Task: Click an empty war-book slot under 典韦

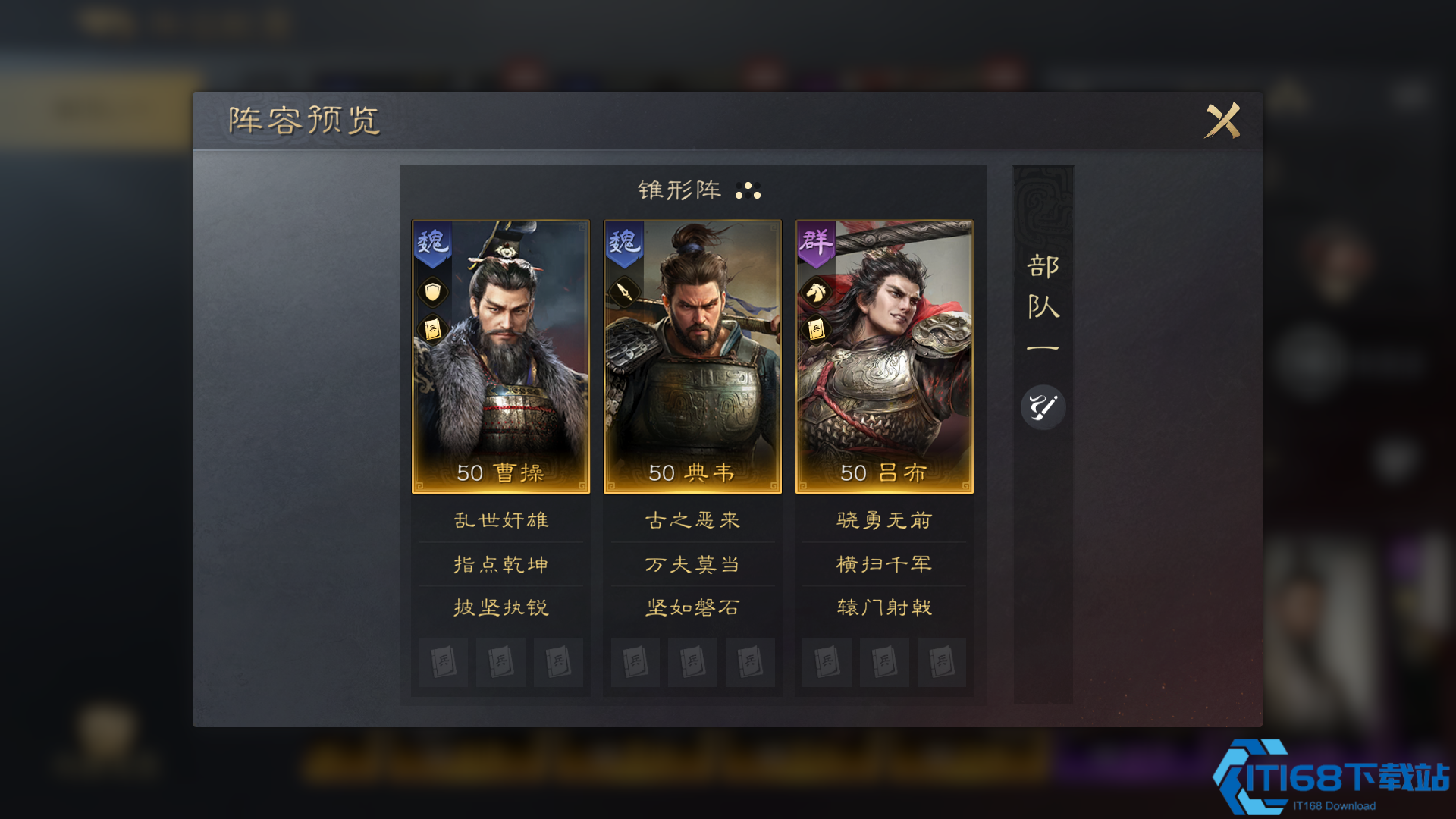Action: [x=635, y=662]
